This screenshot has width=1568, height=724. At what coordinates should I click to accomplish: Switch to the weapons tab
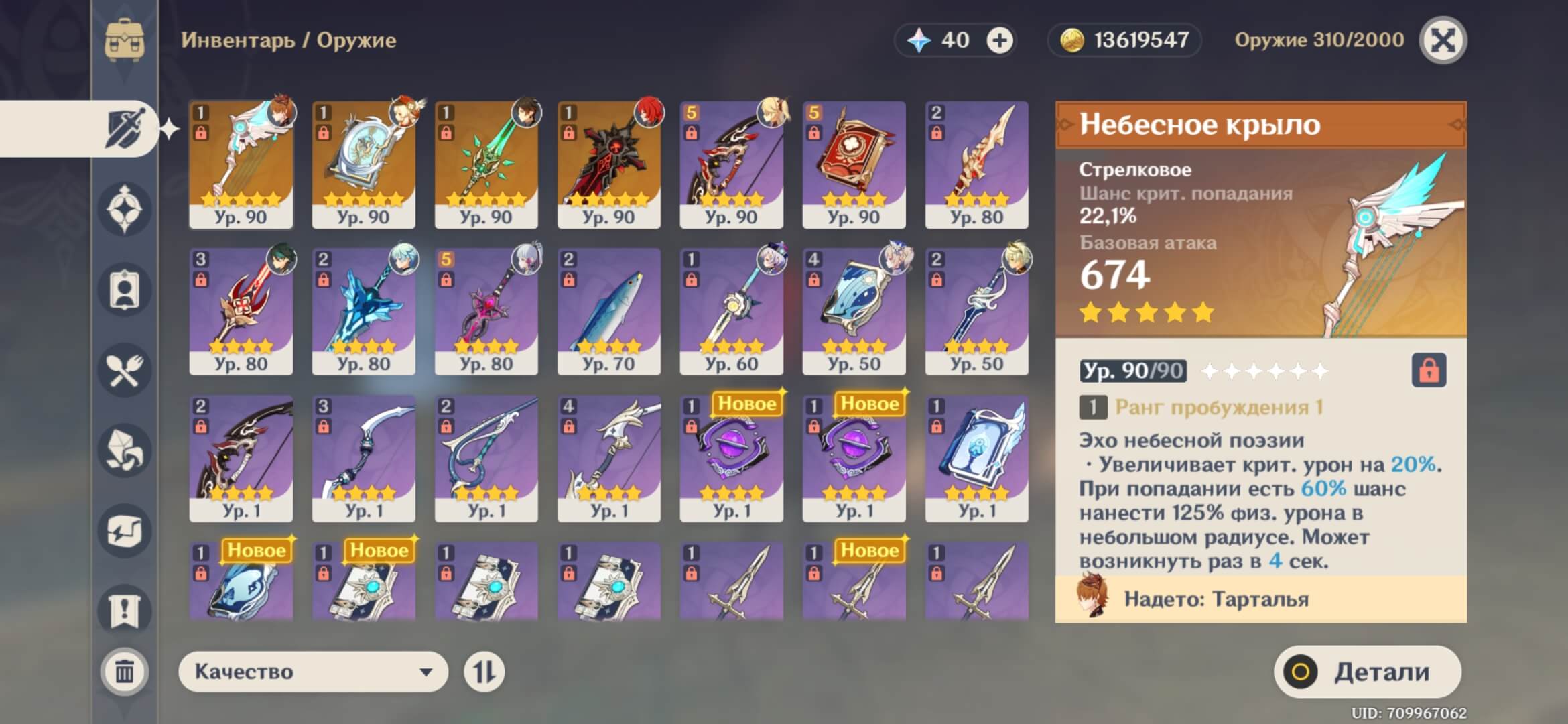[125, 128]
